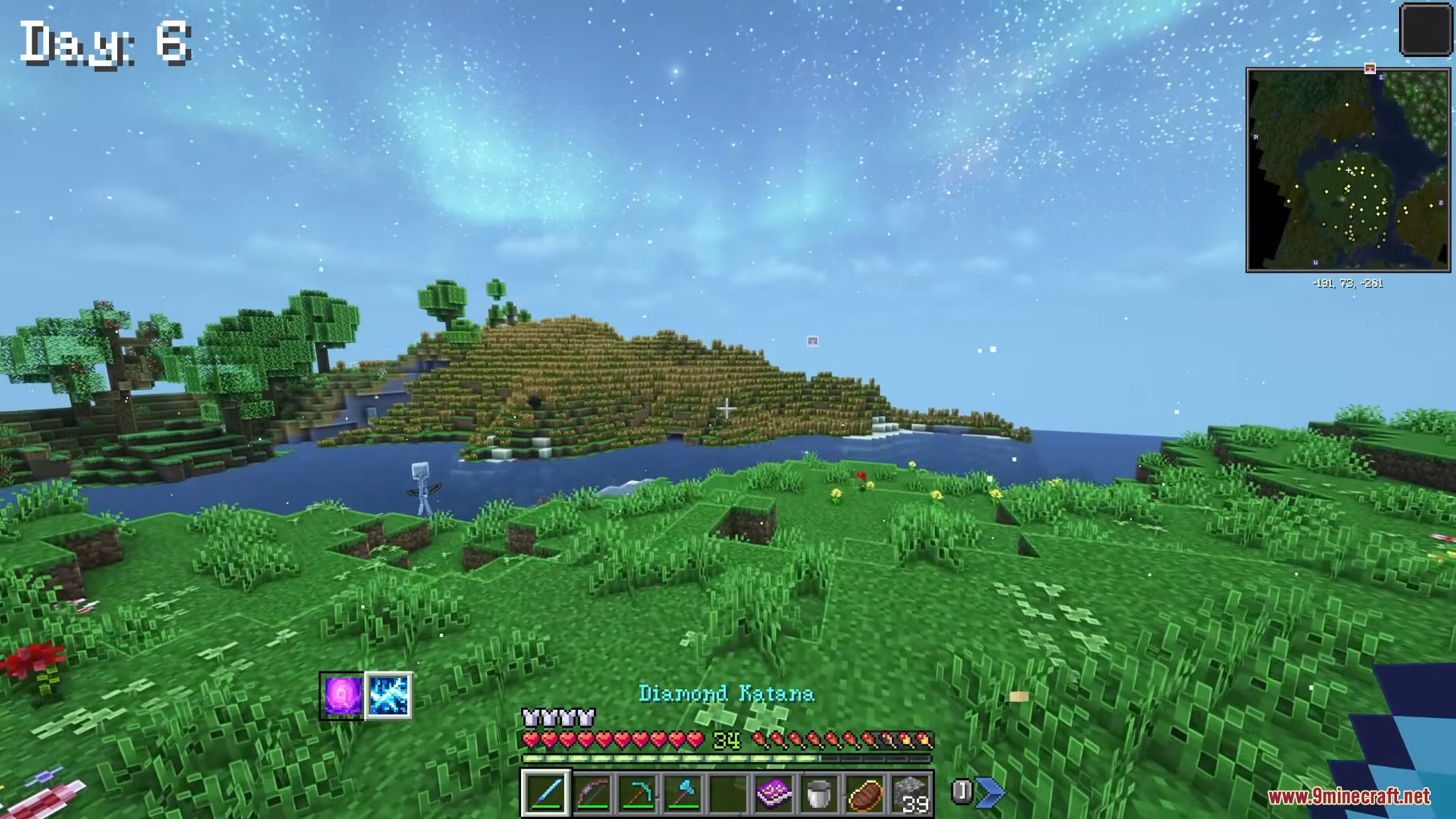
Task: Select the Diamond Katana hotbar slot
Action: pyautogui.click(x=546, y=793)
